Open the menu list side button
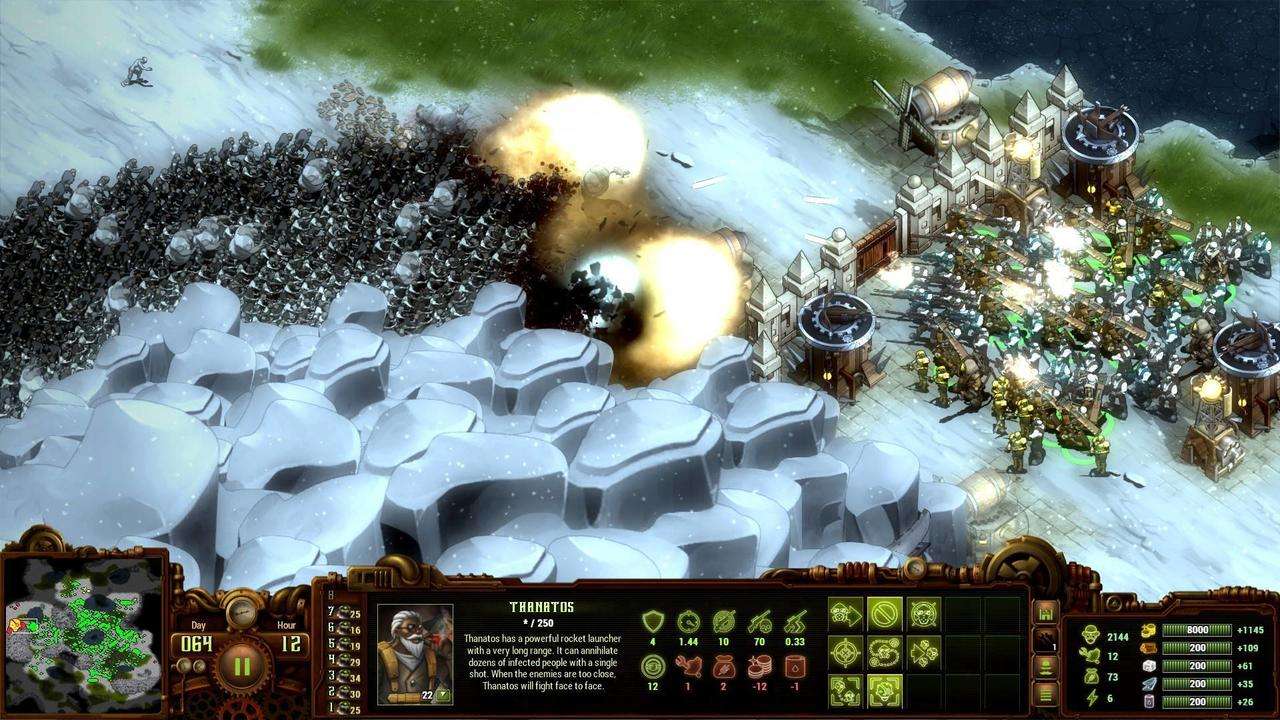 pos(1047,692)
